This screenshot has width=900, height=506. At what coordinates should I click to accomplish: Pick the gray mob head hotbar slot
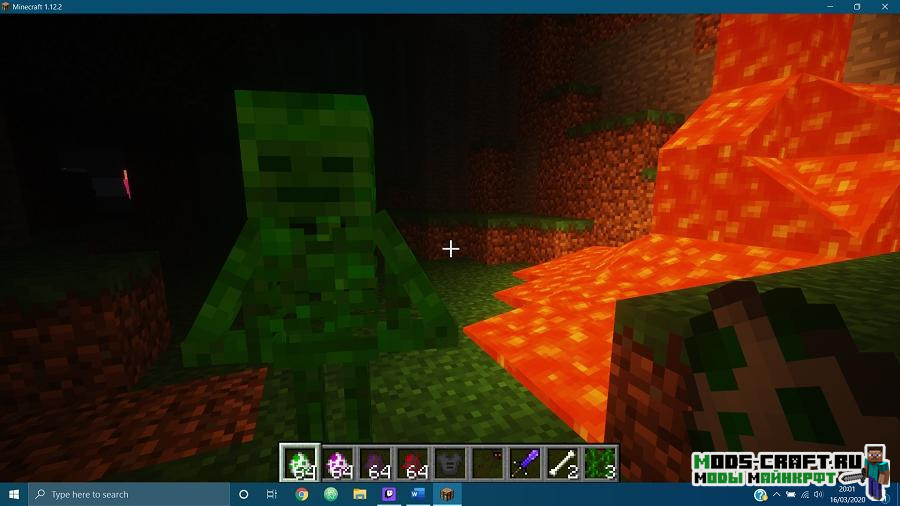(450, 462)
